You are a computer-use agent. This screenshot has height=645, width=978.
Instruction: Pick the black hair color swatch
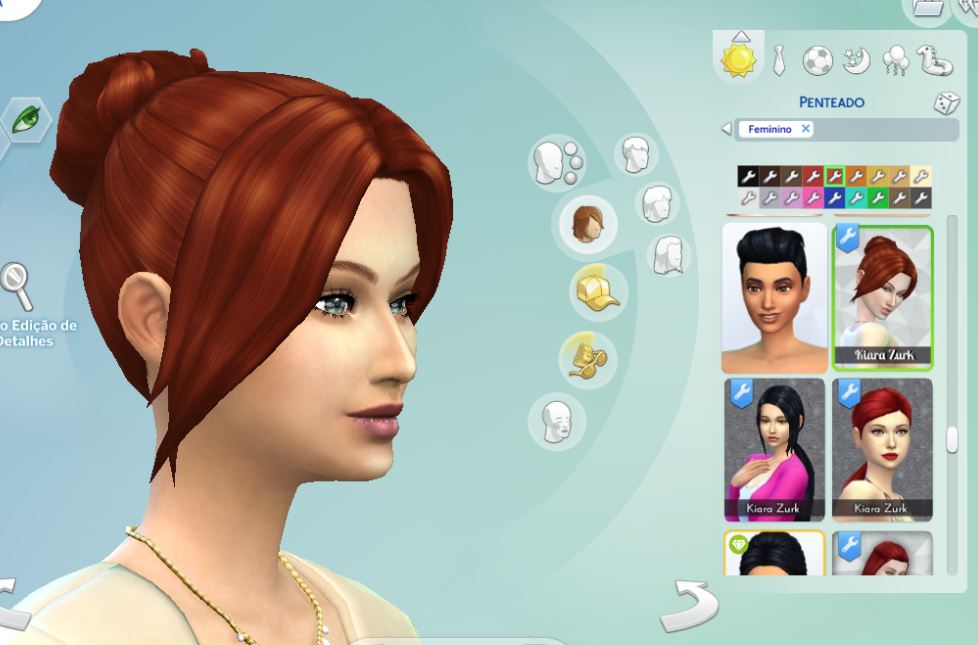pos(747,177)
